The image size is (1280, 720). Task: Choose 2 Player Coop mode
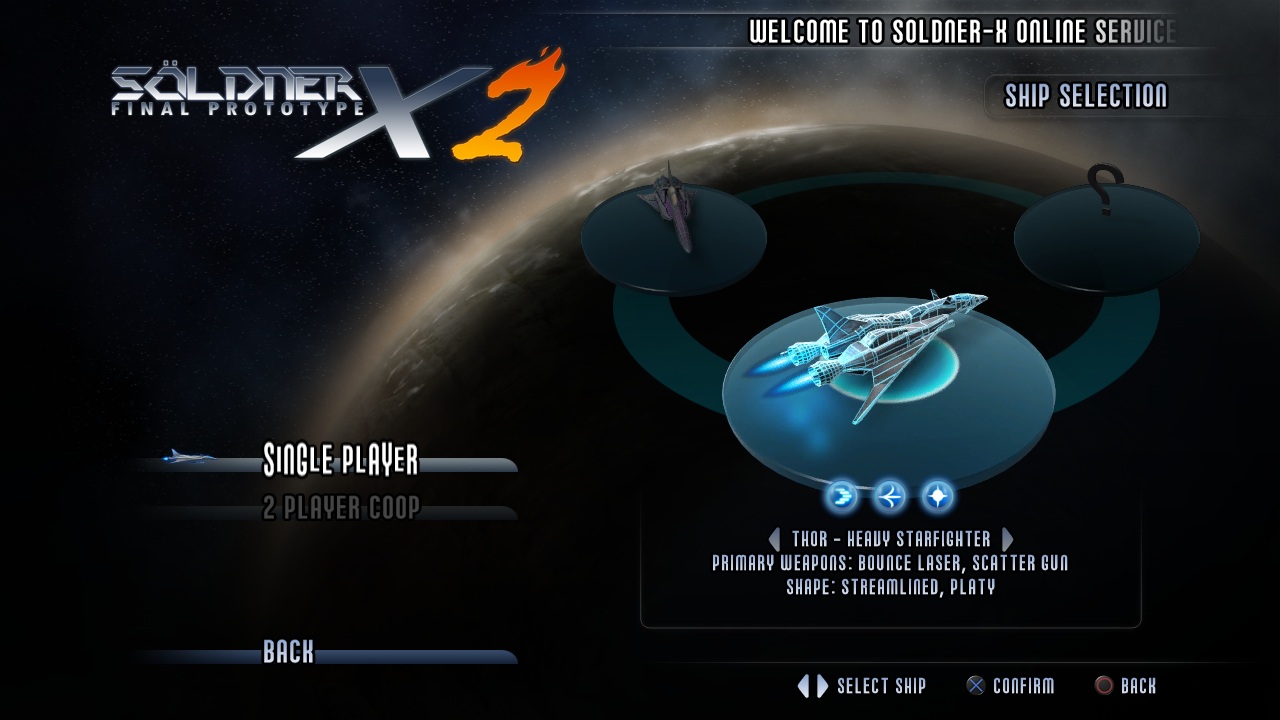tap(340, 508)
